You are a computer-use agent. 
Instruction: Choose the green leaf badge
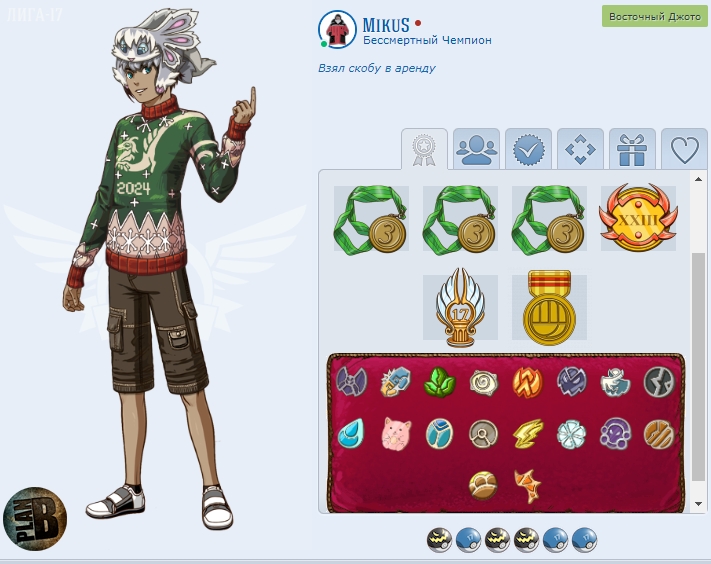(x=440, y=381)
